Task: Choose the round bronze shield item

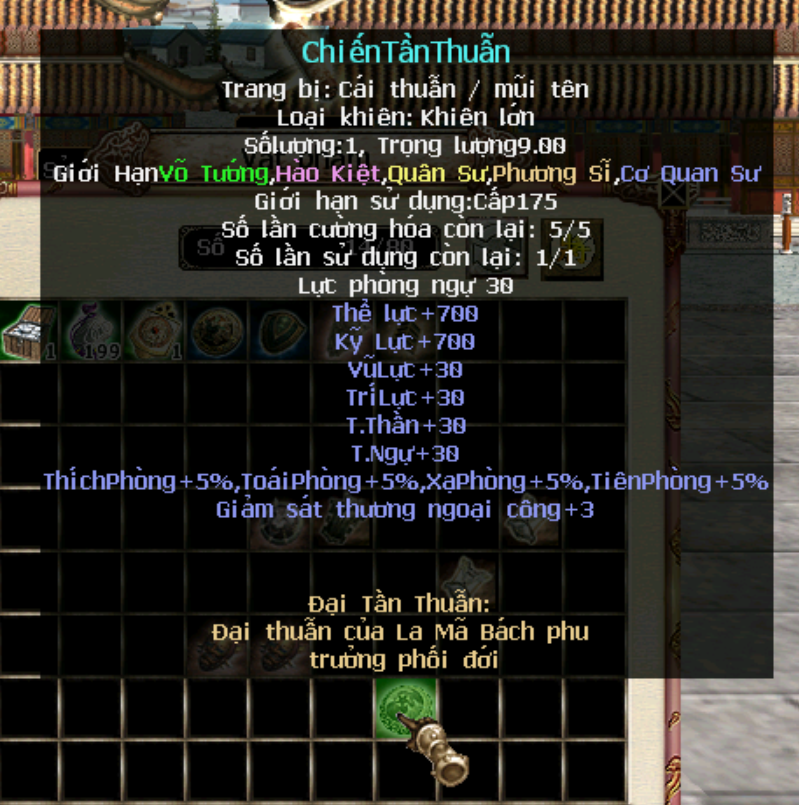Action: point(217,331)
